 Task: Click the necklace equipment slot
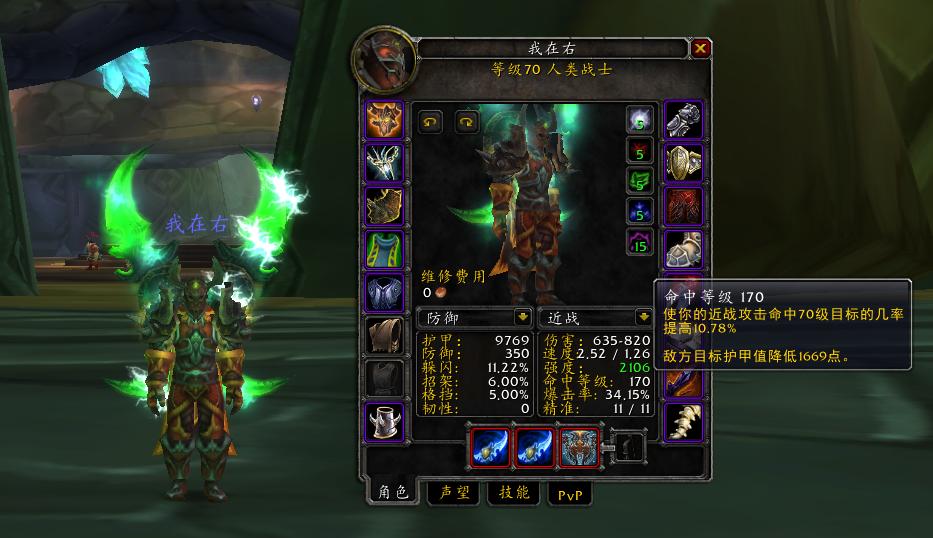click(x=385, y=163)
